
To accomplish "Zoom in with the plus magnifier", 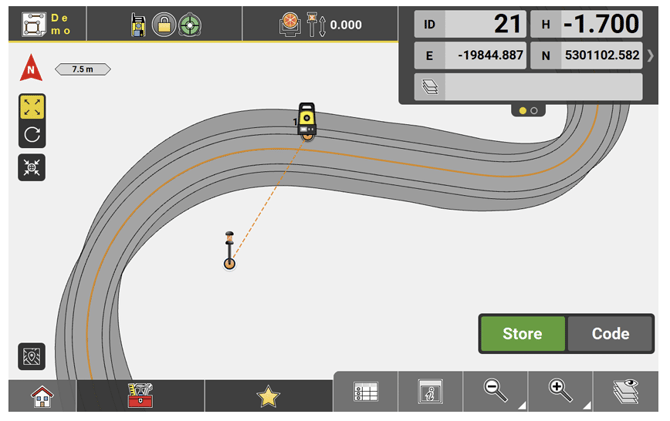I will click(561, 392).
